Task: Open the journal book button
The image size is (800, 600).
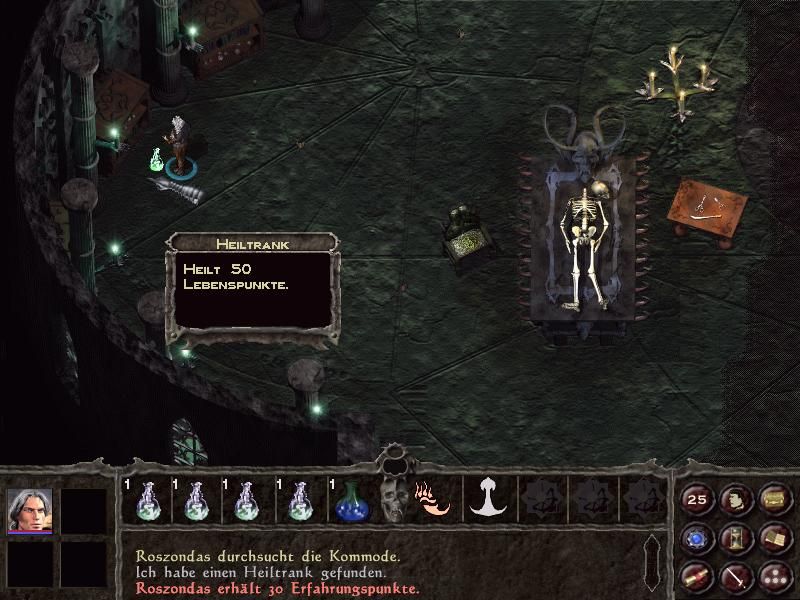Action: point(773,538)
